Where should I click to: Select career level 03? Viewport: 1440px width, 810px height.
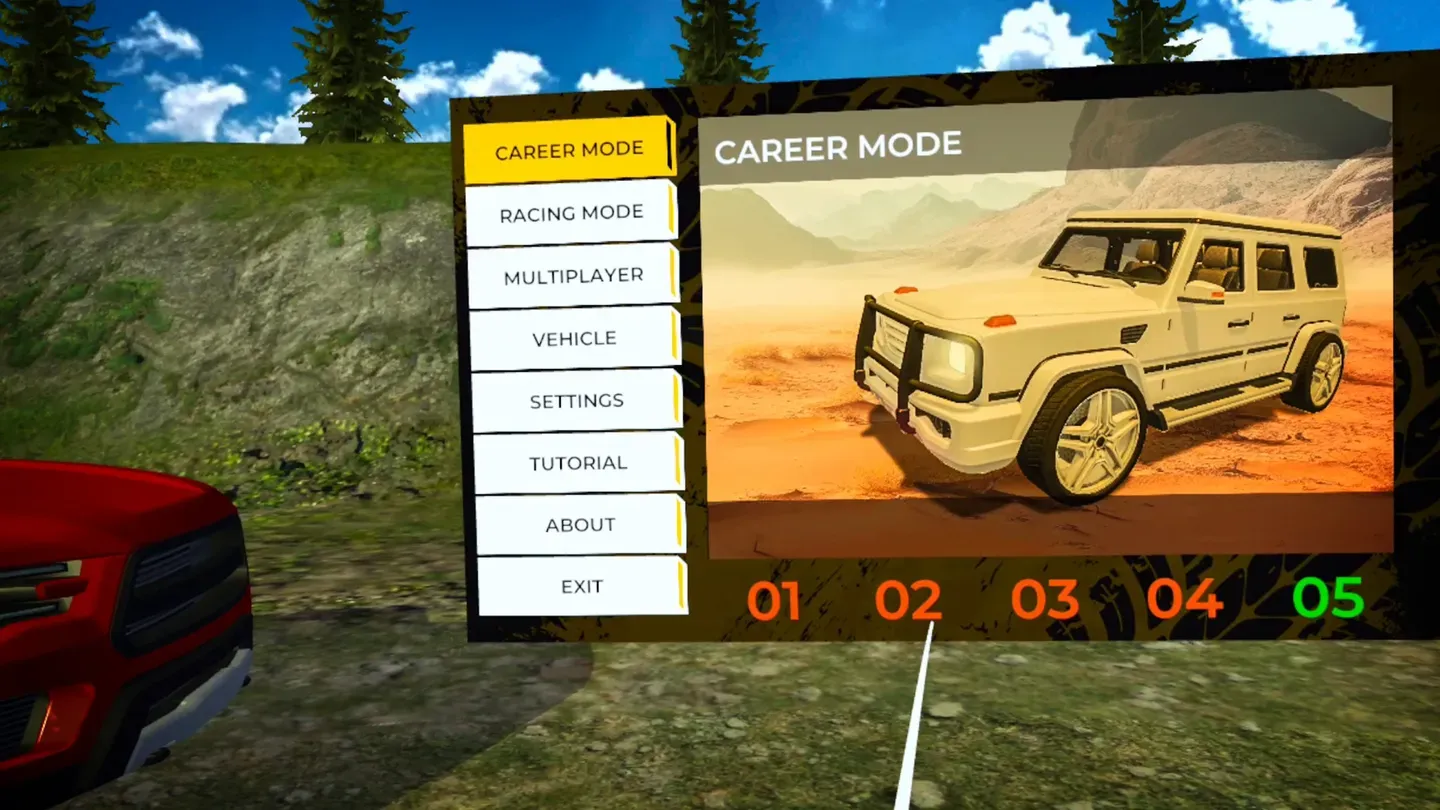(x=1047, y=599)
